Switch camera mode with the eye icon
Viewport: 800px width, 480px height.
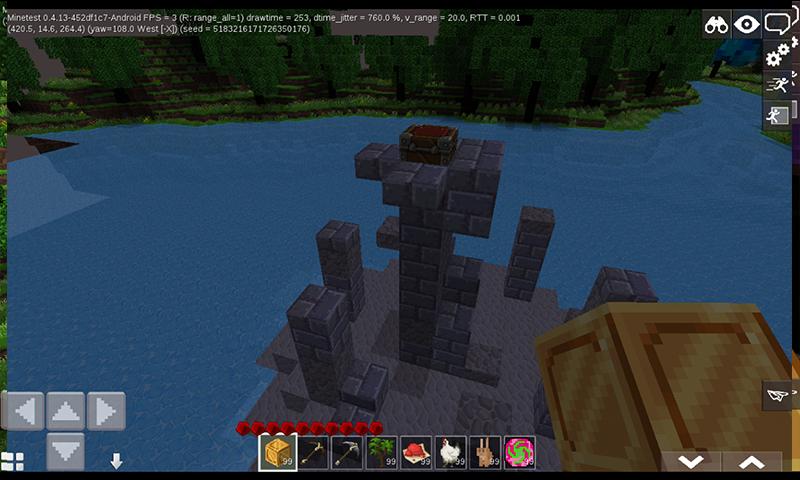[746, 25]
